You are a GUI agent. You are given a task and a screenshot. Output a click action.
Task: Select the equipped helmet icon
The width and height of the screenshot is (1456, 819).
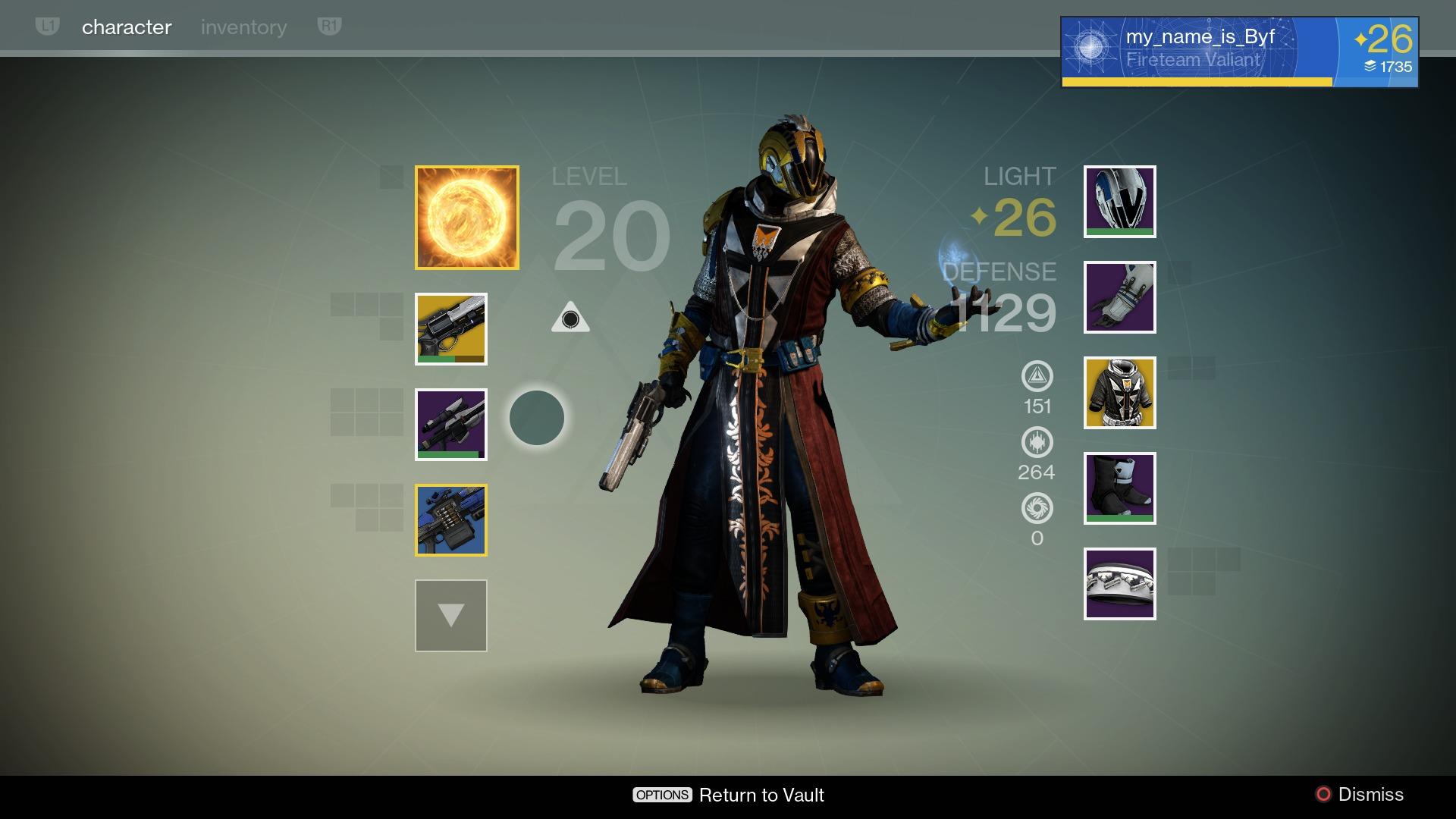point(1119,202)
